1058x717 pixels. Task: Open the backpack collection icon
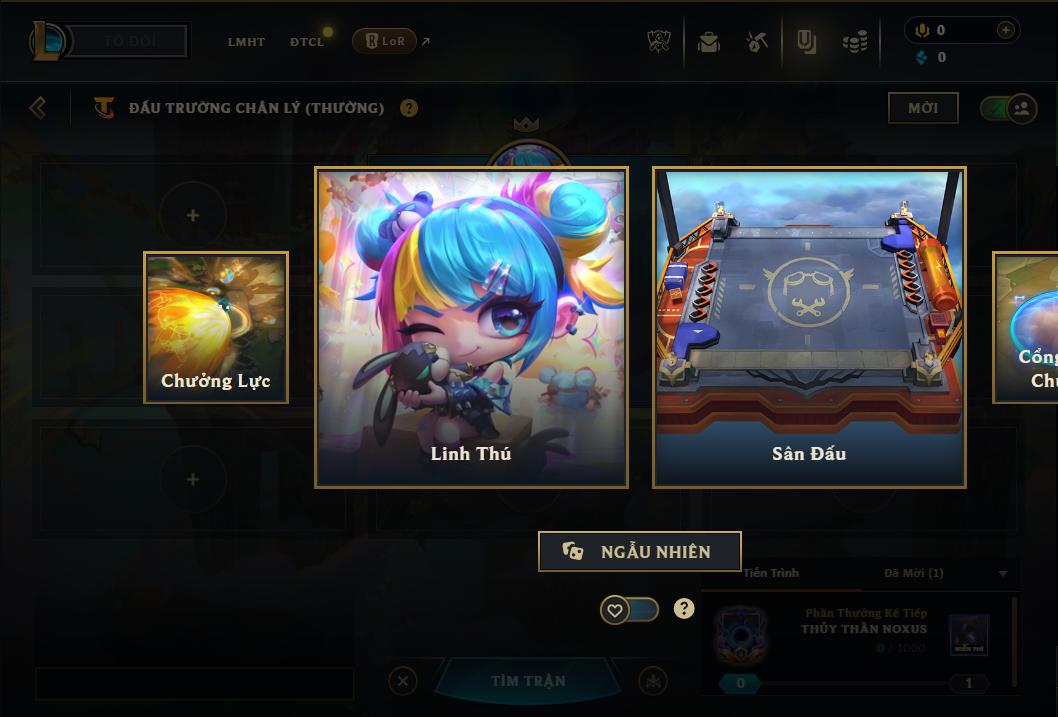709,42
